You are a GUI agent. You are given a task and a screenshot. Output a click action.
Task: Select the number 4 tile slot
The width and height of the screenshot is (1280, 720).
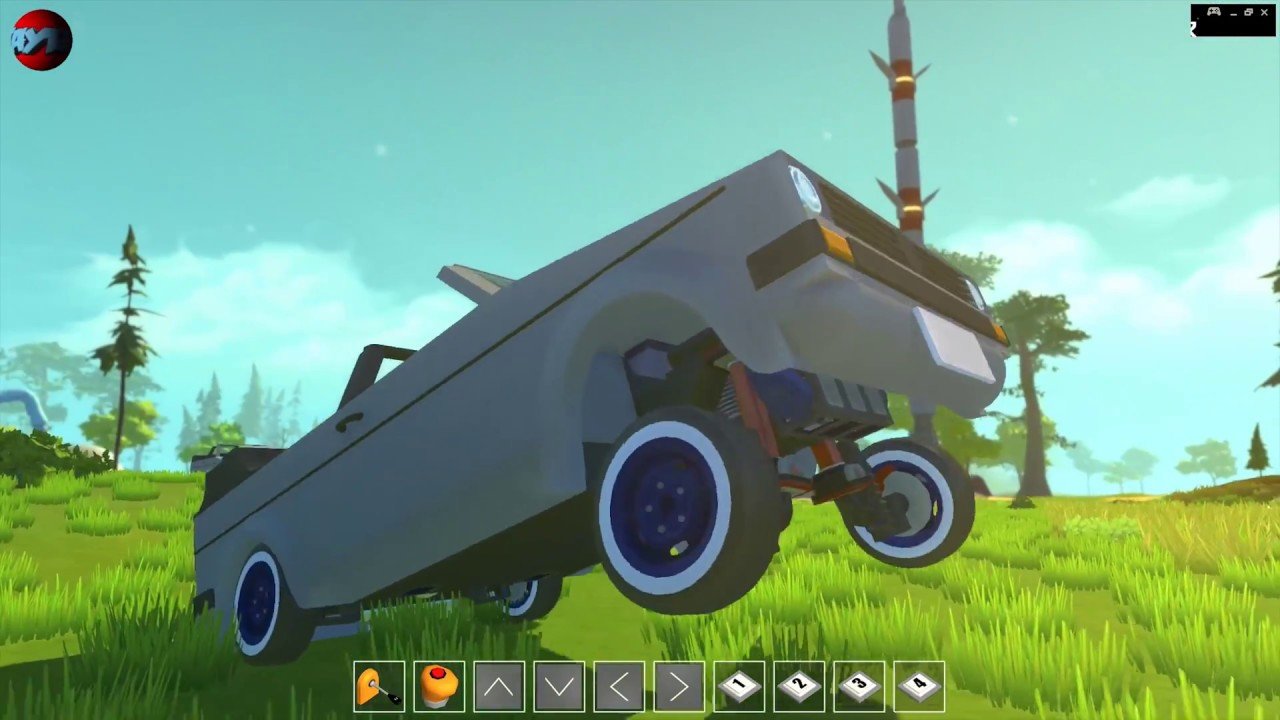pyautogui.click(x=919, y=687)
